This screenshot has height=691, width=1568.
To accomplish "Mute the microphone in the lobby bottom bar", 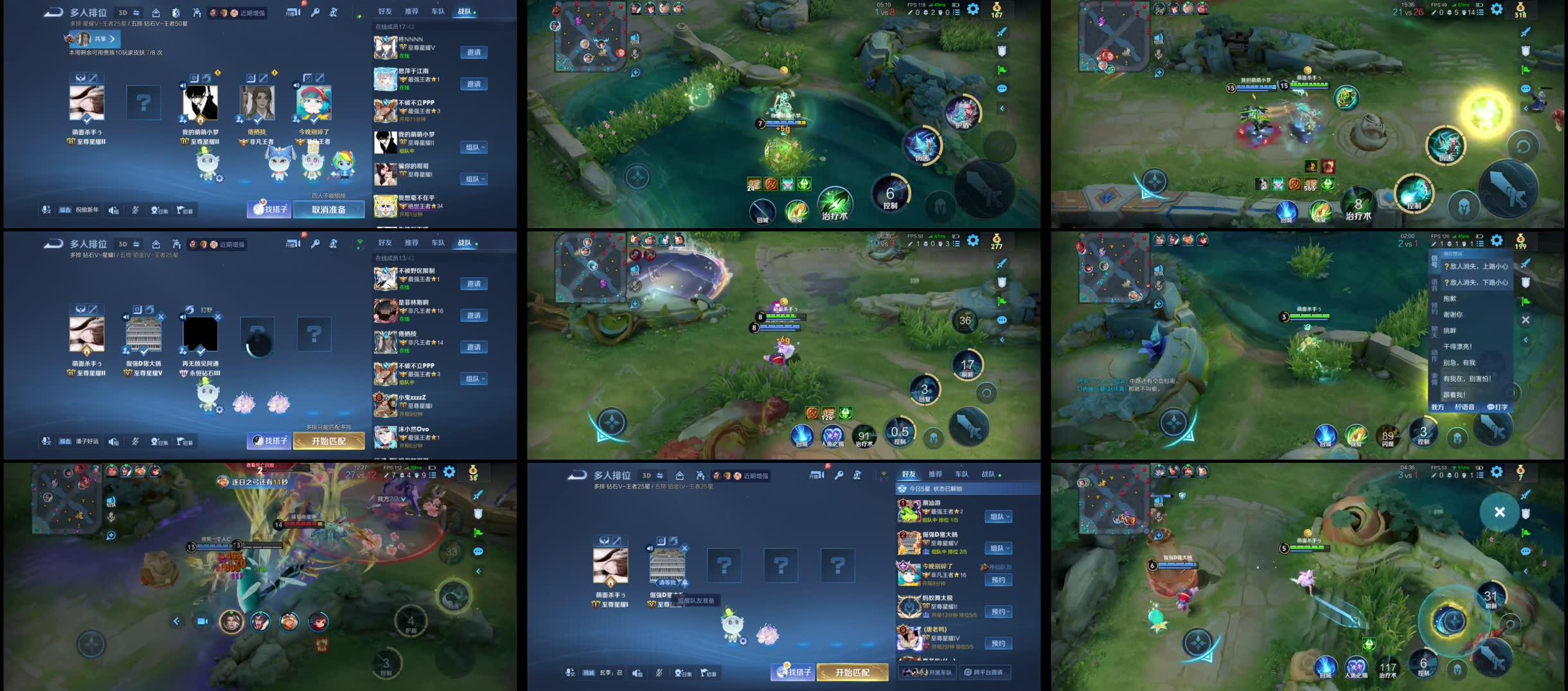I will (134, 209).
